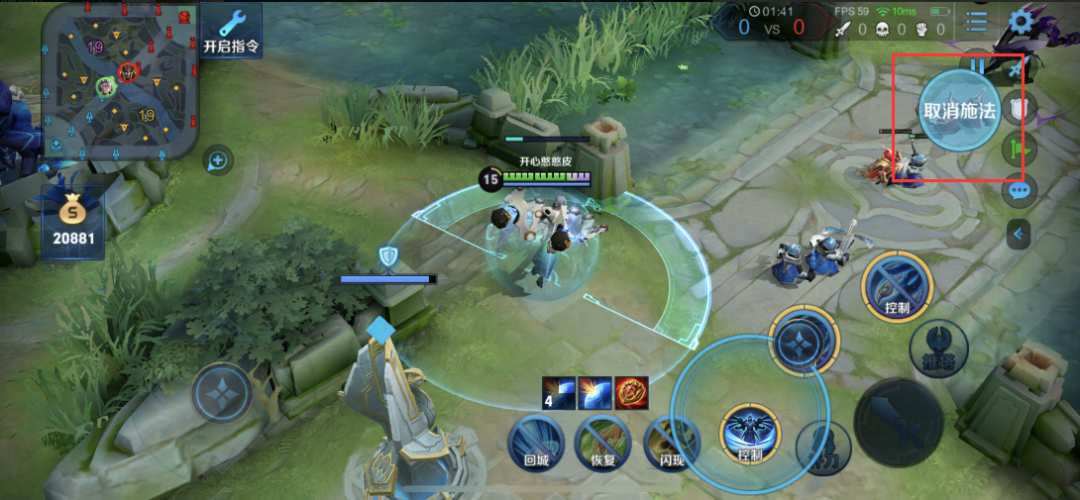The width and height of the screenshot is (1080, 500).
Task: Open the gold coin shop (20881)
Action: [x=70, y=222]
